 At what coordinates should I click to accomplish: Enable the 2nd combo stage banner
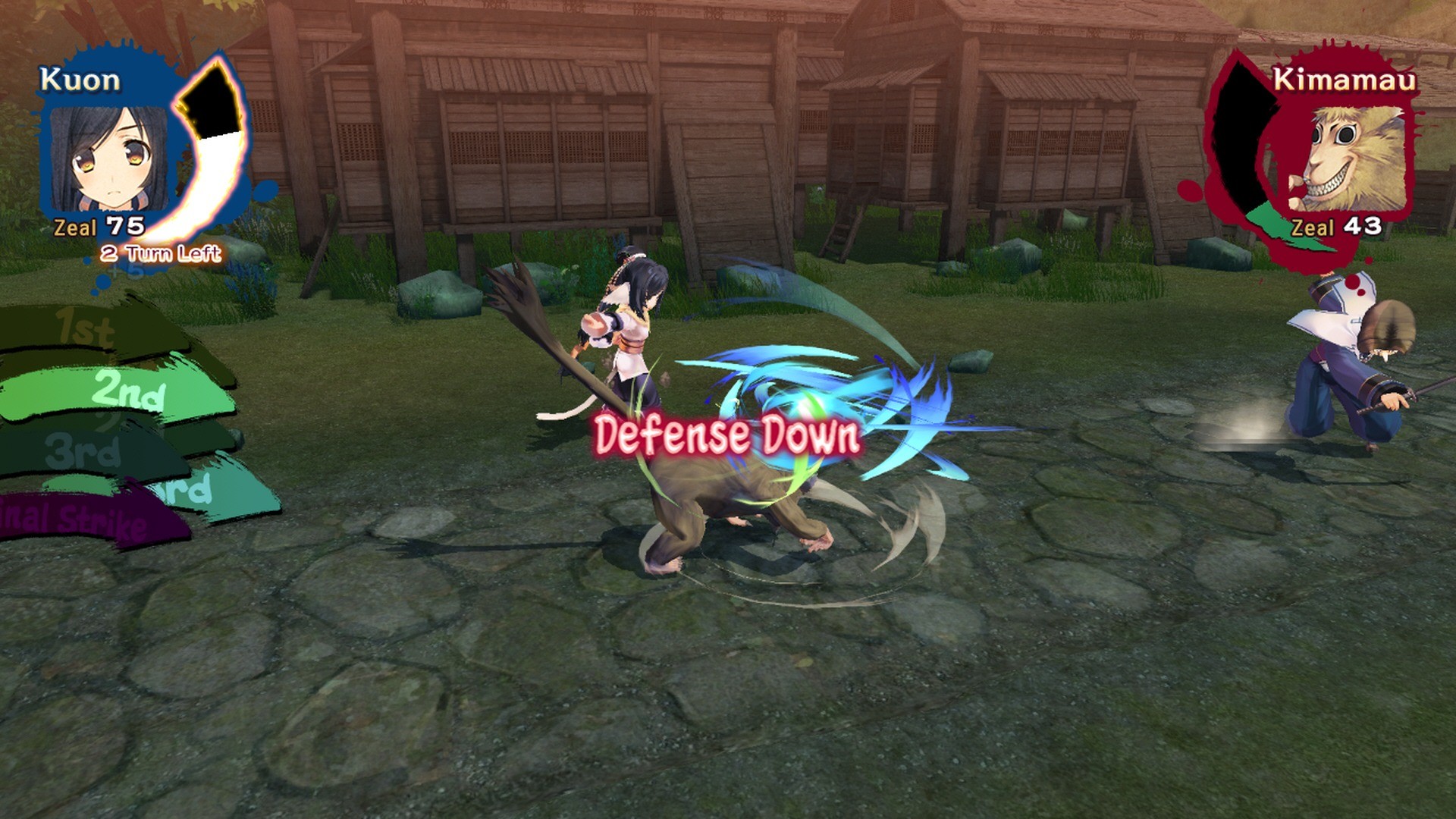click(x=125, y=391)
